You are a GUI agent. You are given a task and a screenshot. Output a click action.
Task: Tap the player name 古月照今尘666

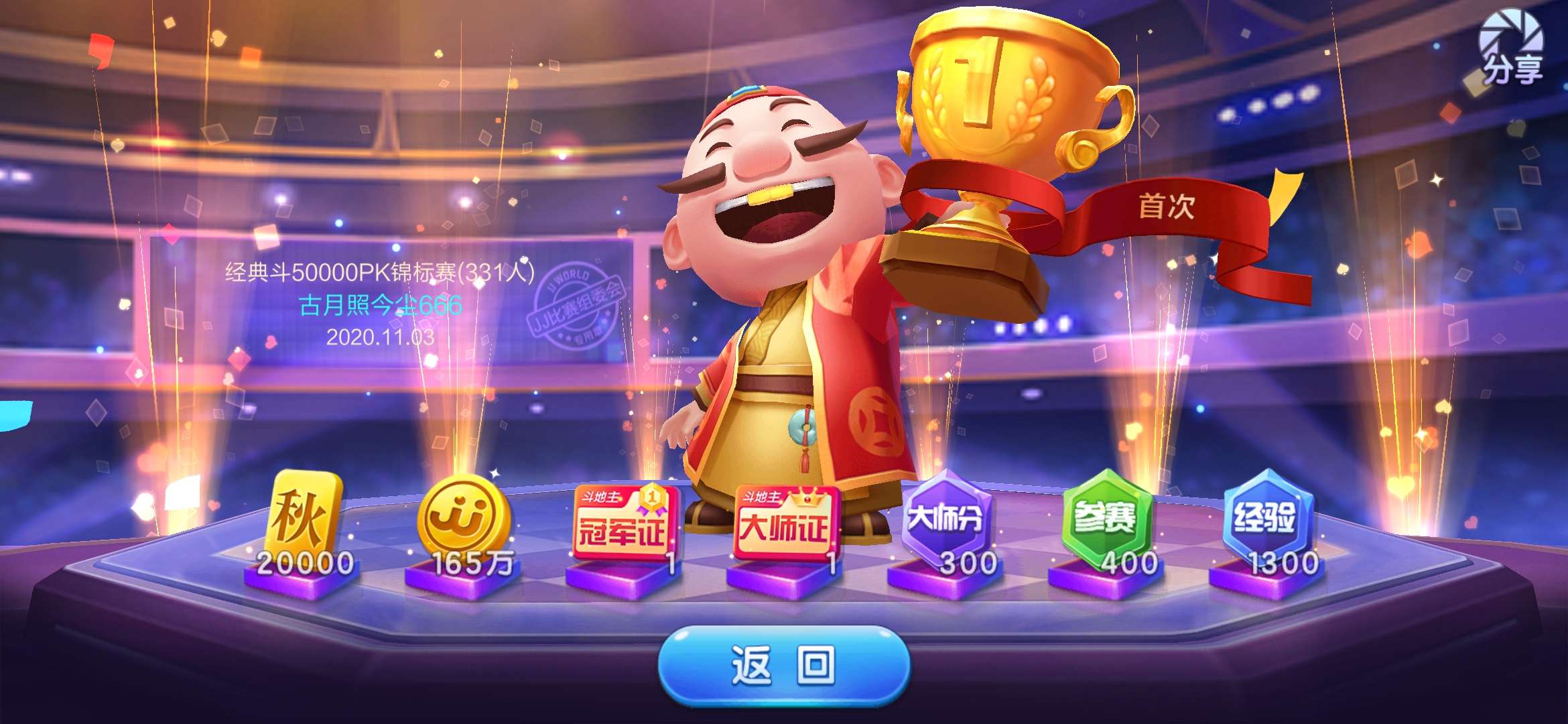pyautogui.click(x=382, y=305)
